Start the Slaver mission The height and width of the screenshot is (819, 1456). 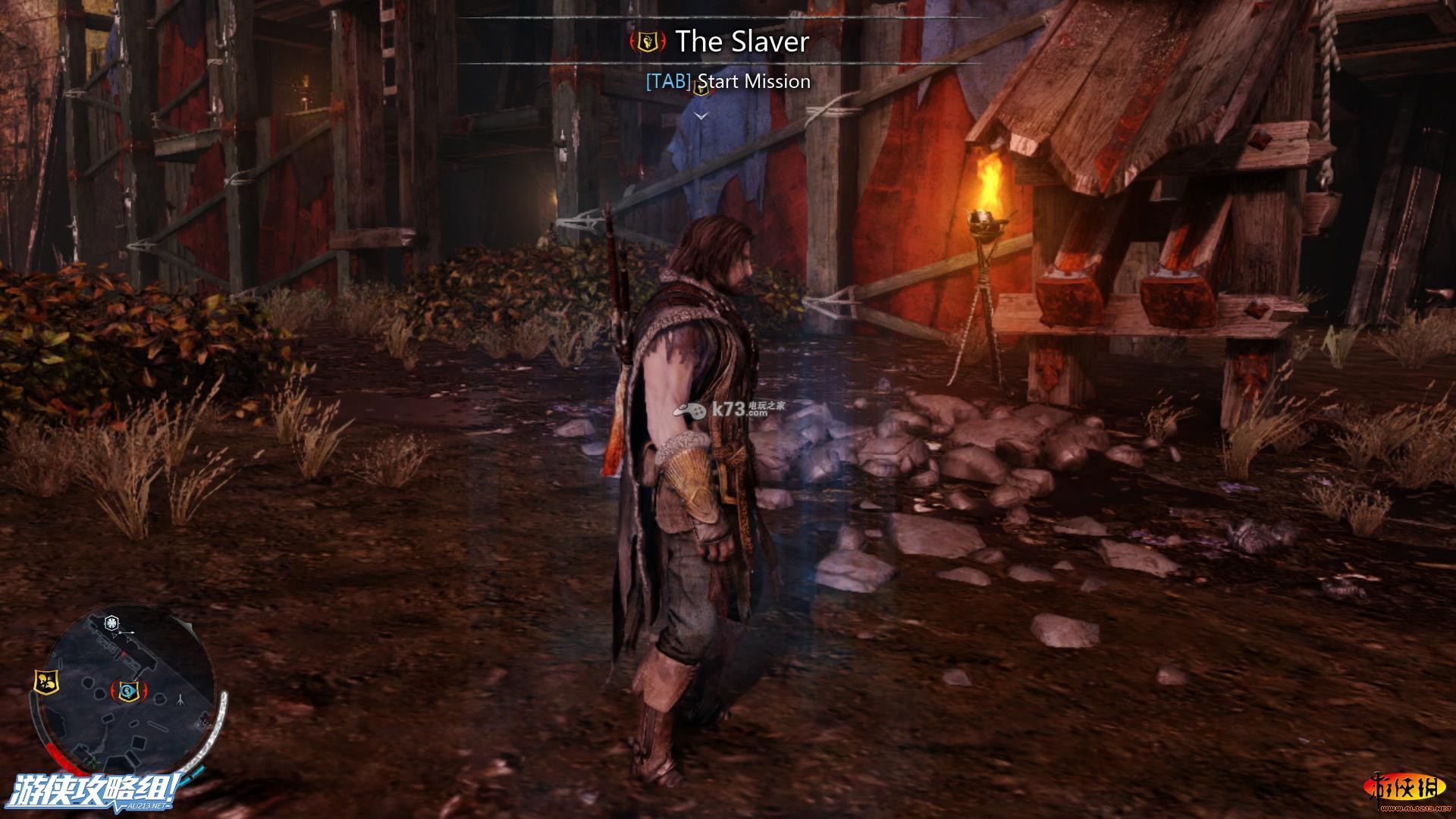coord(728,81)
